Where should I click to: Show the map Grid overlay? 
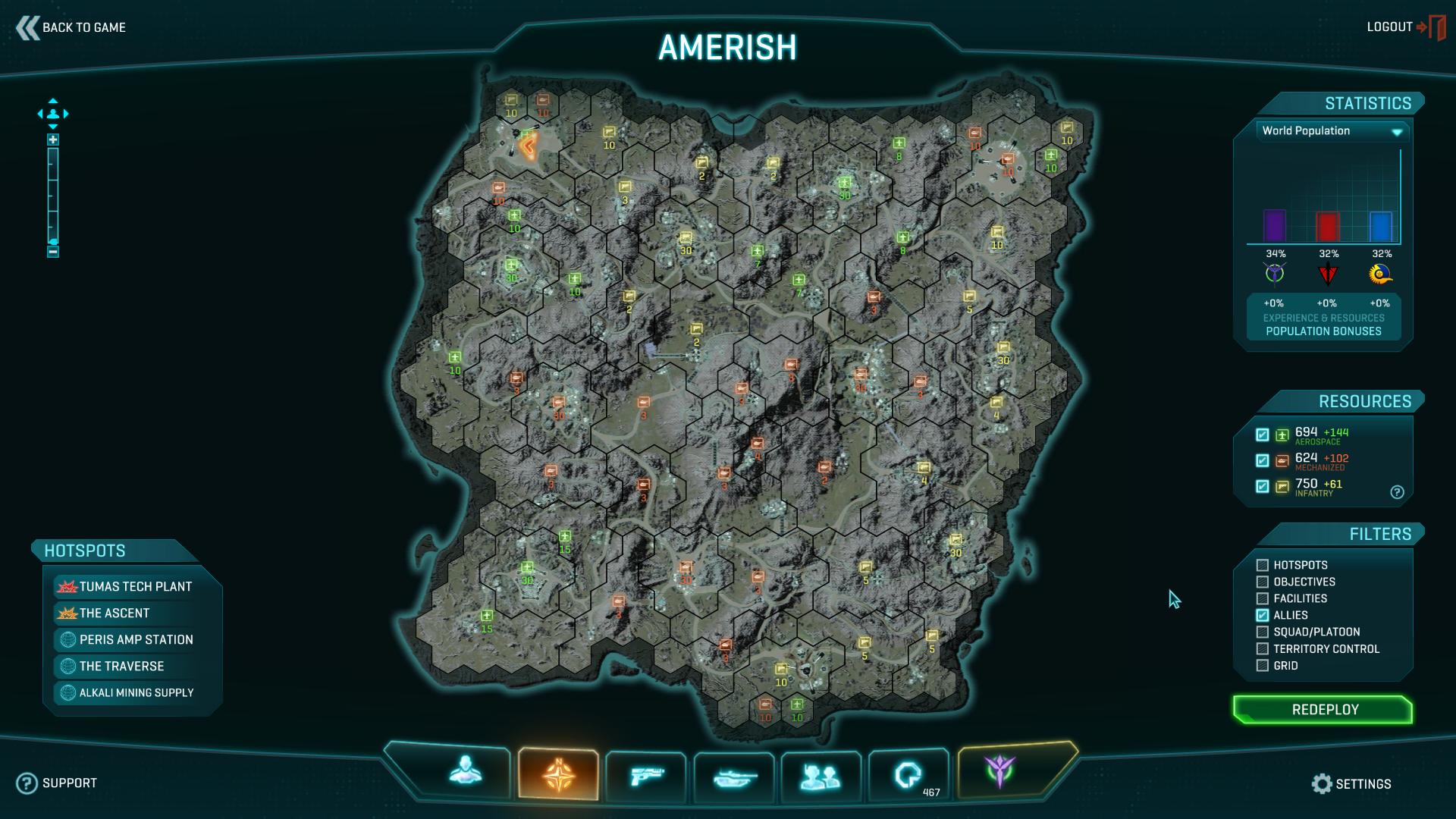[x=1263, y=666]
